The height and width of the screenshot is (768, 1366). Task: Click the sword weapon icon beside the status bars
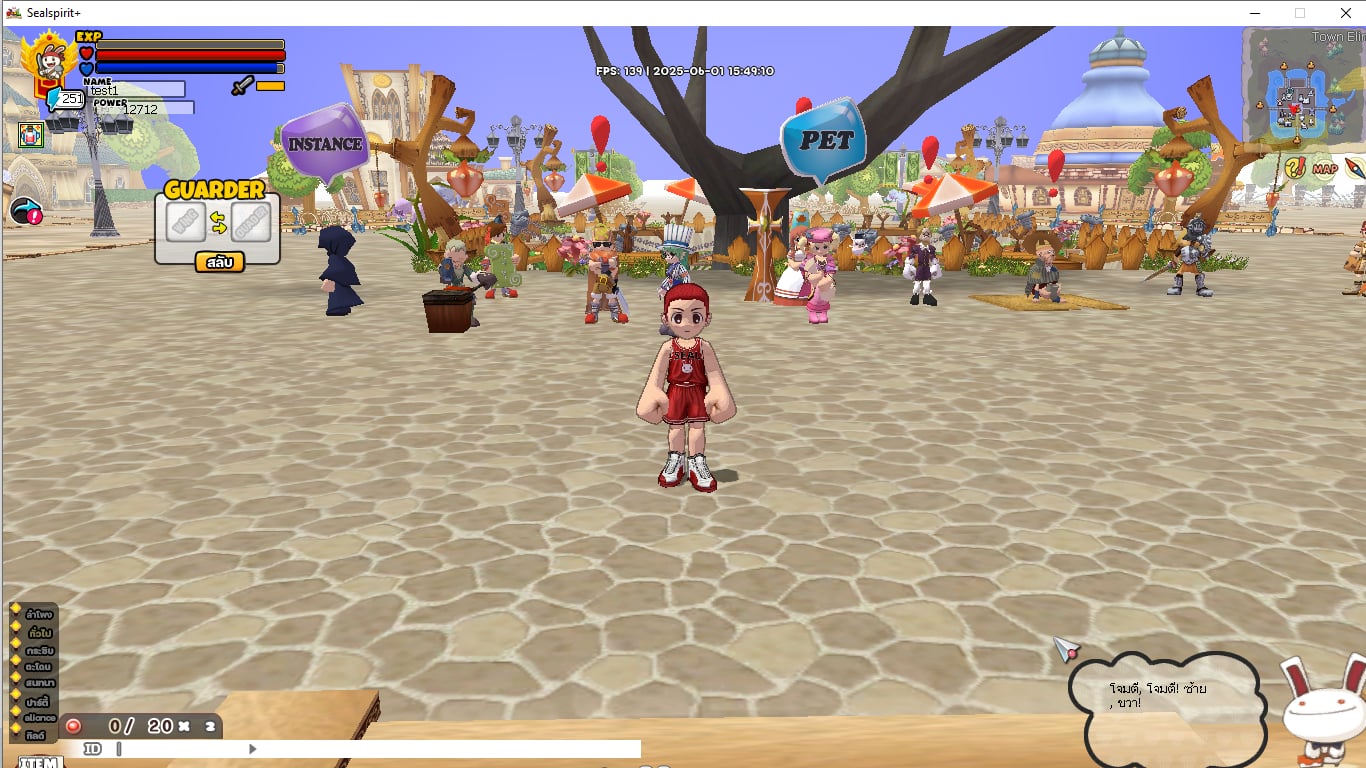coord(243,86)
